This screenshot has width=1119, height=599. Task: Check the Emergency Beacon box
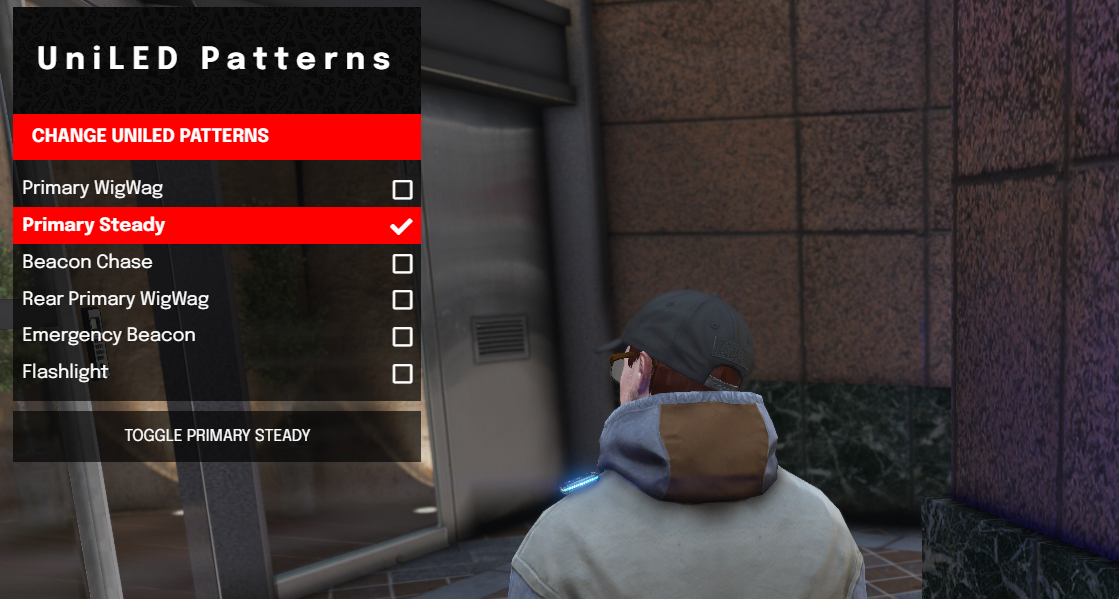[402, 337]
